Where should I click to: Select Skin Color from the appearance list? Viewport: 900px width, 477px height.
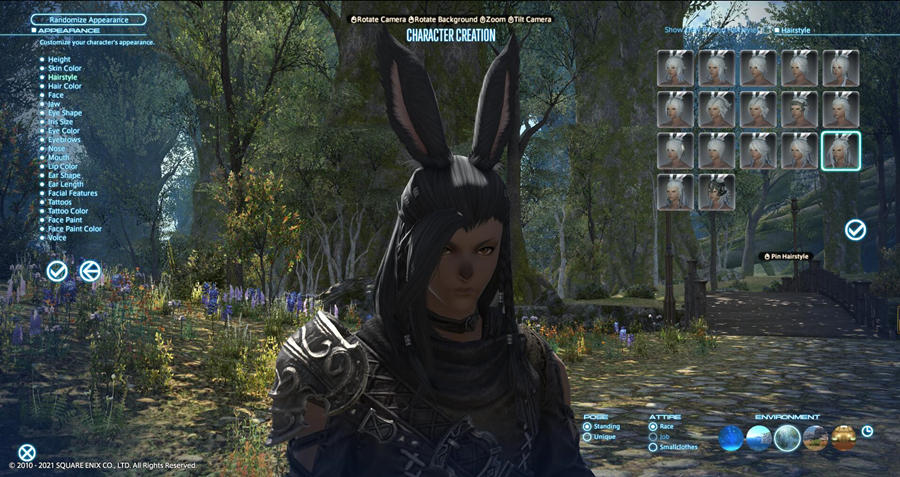tap(65, 68)
